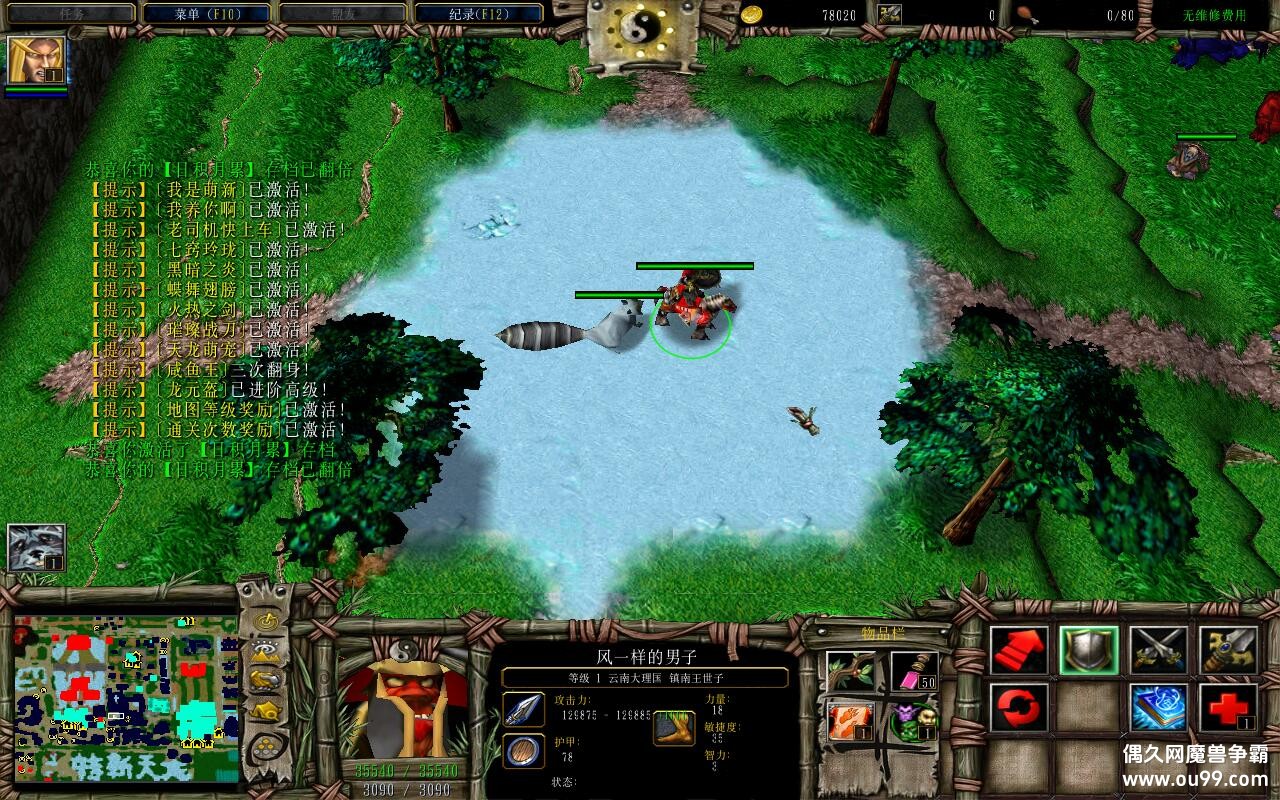The height and width of the screenshot is (800, 1280).
Task: Use the pink potion with 50 charges
Action: pyautogui.click(x=914, y=671)
